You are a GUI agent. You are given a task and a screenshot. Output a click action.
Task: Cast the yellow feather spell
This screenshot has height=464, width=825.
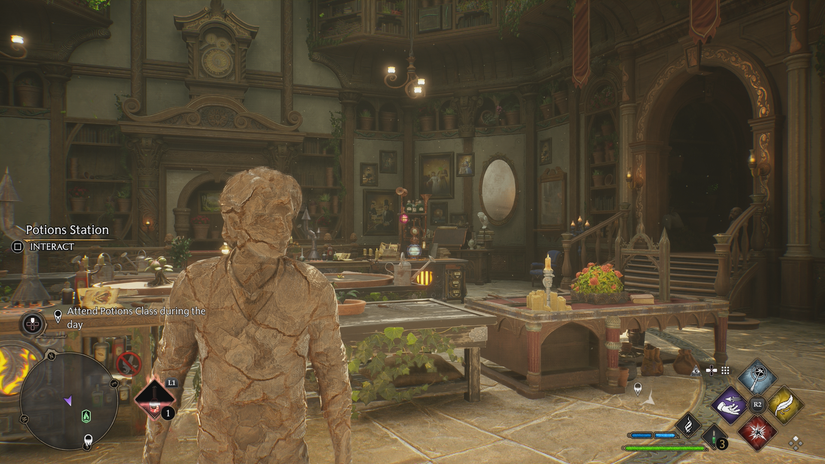click(784, 404)
